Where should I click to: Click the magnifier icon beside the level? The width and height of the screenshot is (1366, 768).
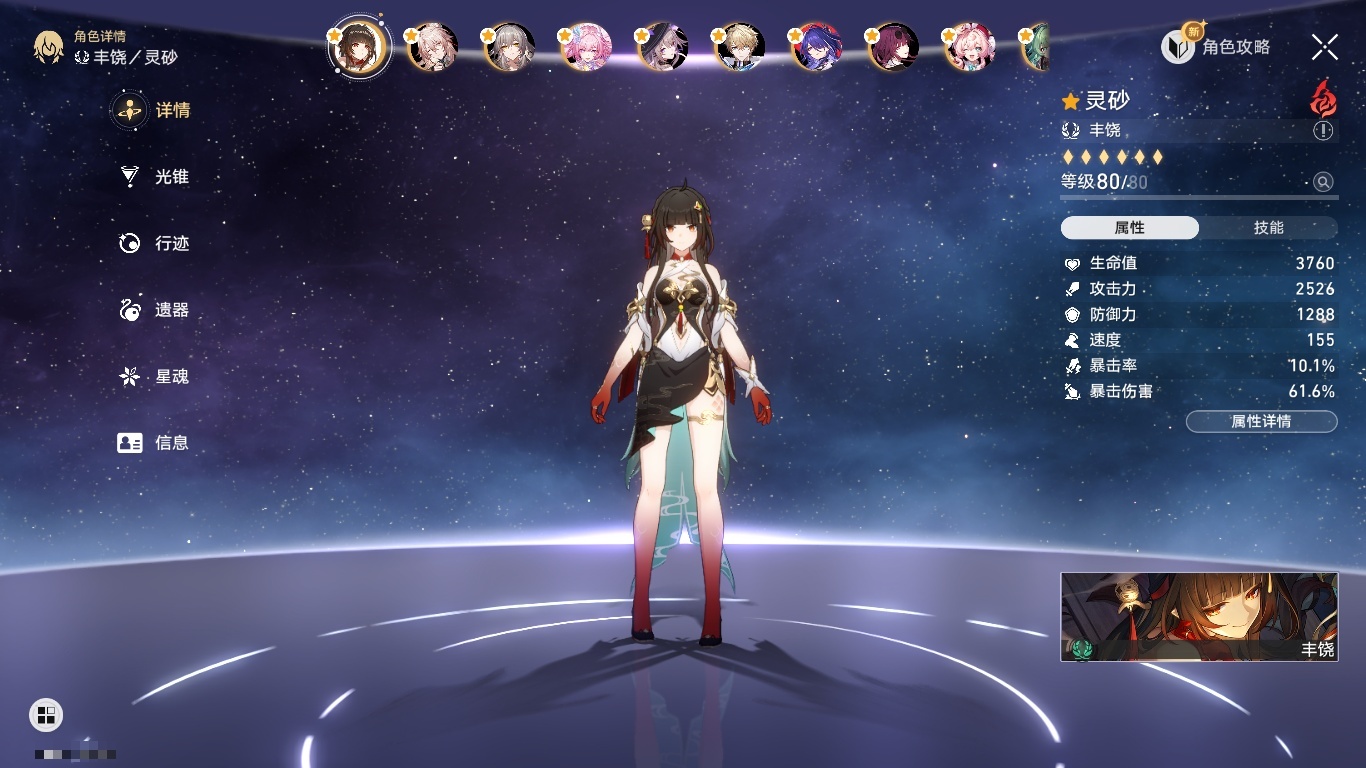pyautogui.click(x=1323, y=182)
